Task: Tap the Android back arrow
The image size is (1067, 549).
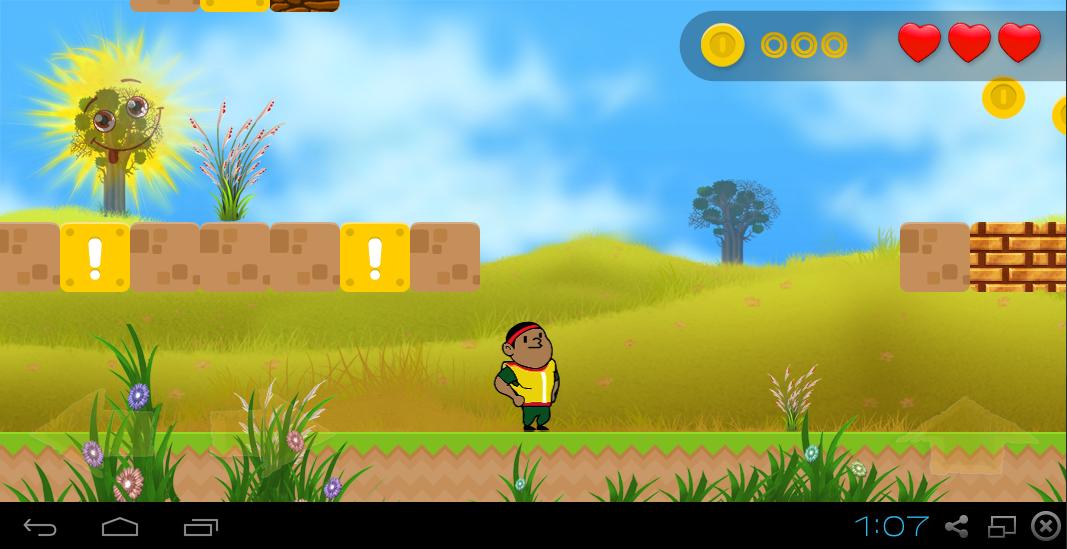Action: (40, 526)
